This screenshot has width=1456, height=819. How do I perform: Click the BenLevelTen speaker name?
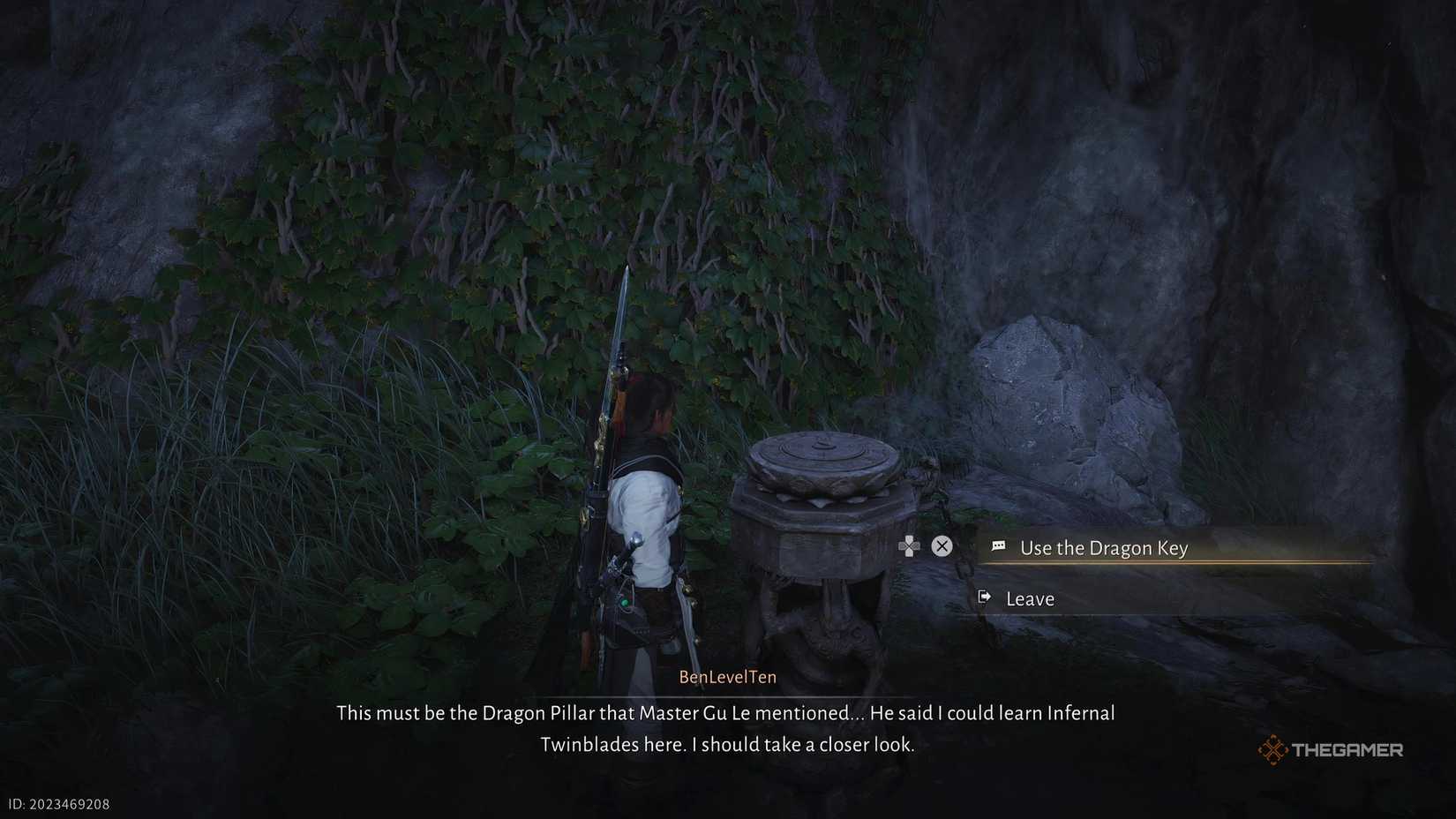click(x=726, y=676)
